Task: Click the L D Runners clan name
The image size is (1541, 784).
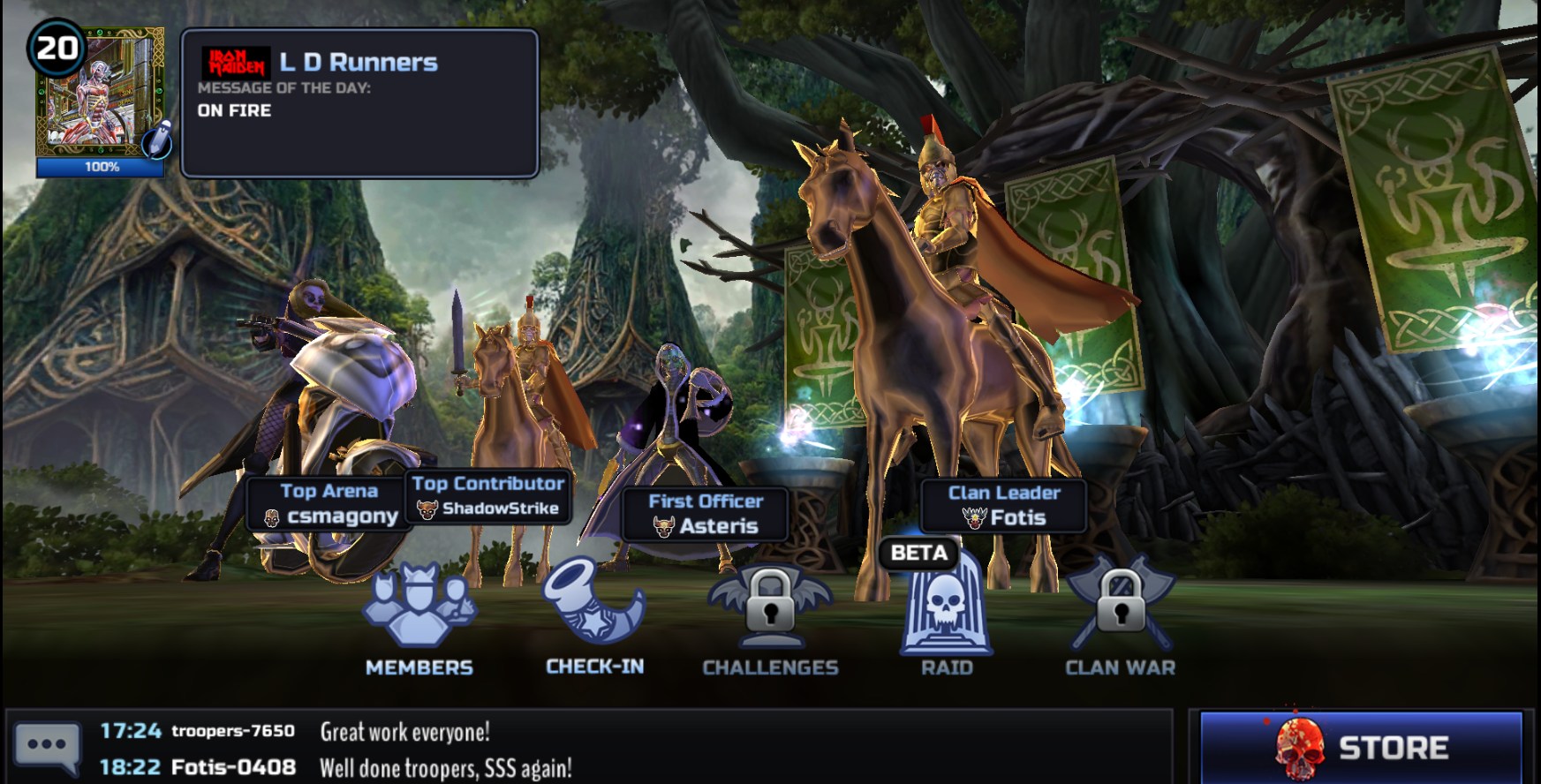Action: [355, 62]
